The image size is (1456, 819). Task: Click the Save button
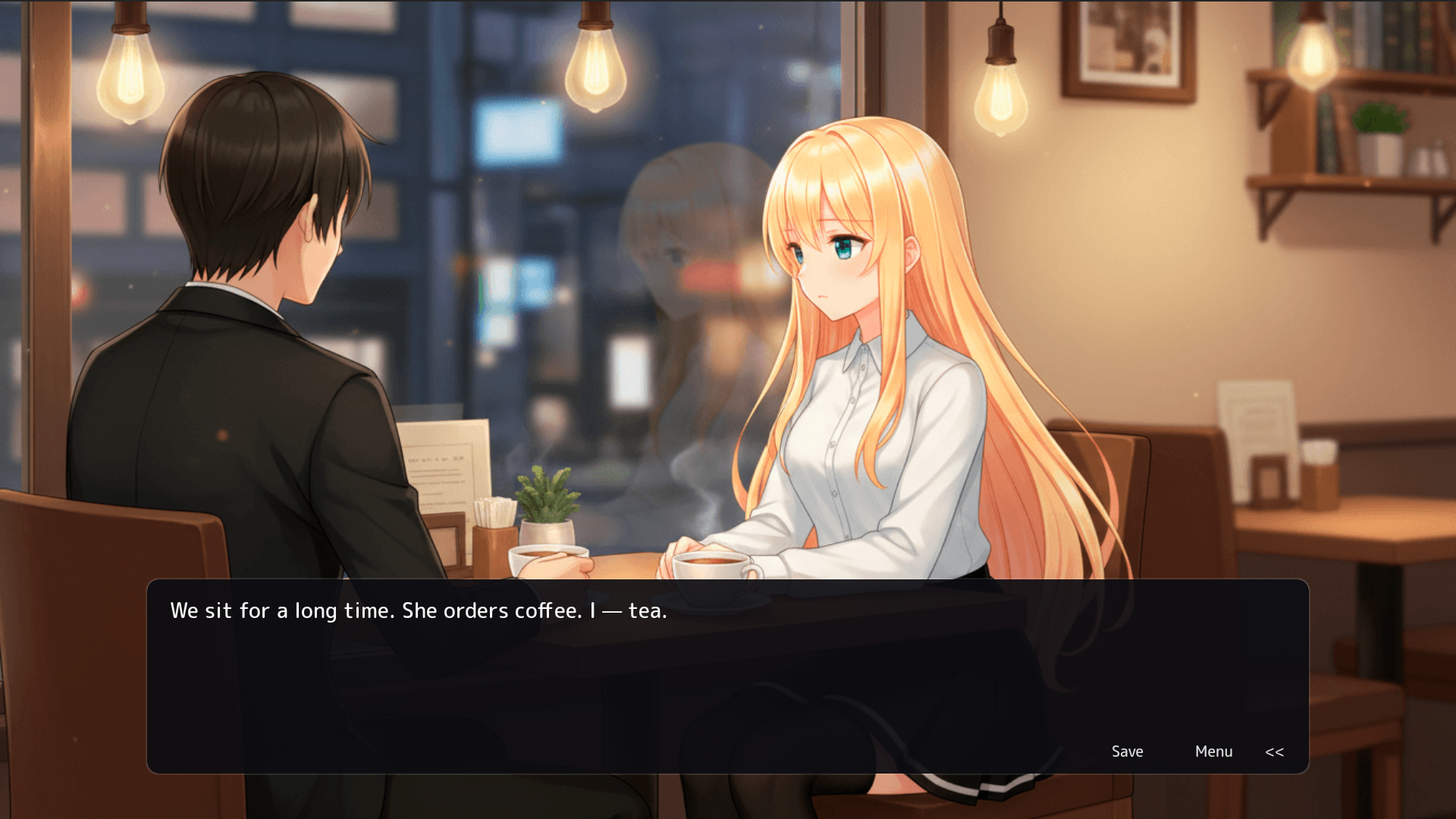[1127, 752]
